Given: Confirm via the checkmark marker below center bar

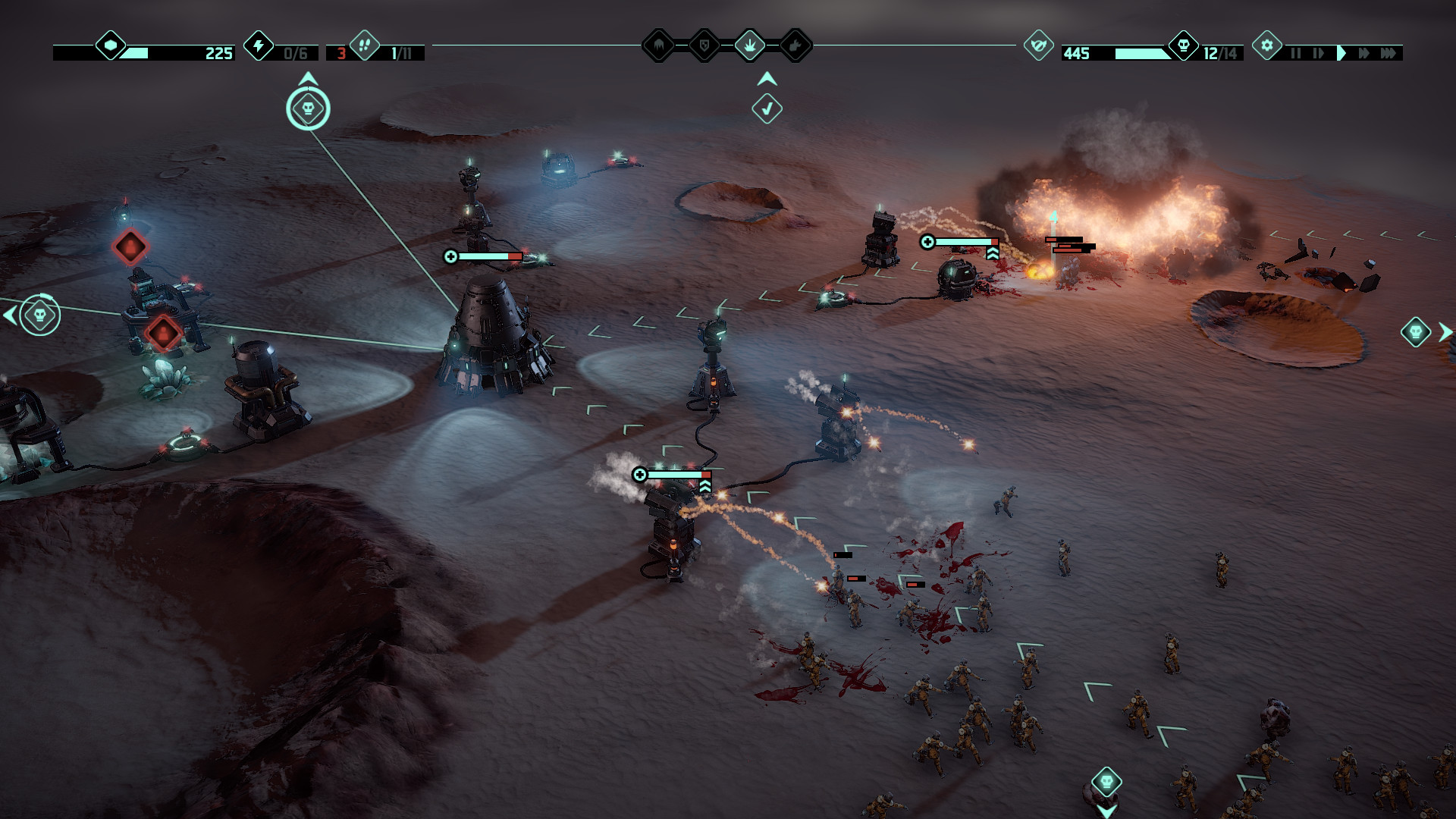Looking at the screenshot, I should pos(767,108).
